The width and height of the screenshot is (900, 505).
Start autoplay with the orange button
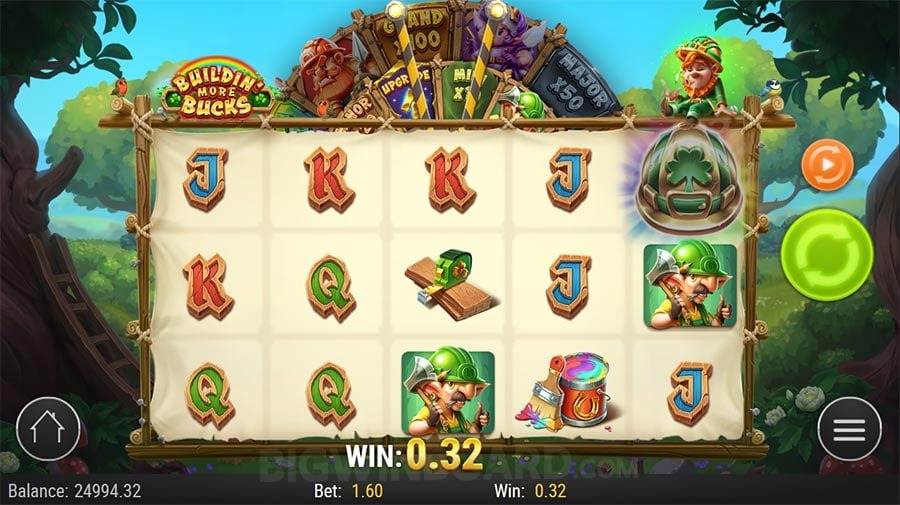tap(828, 164)
